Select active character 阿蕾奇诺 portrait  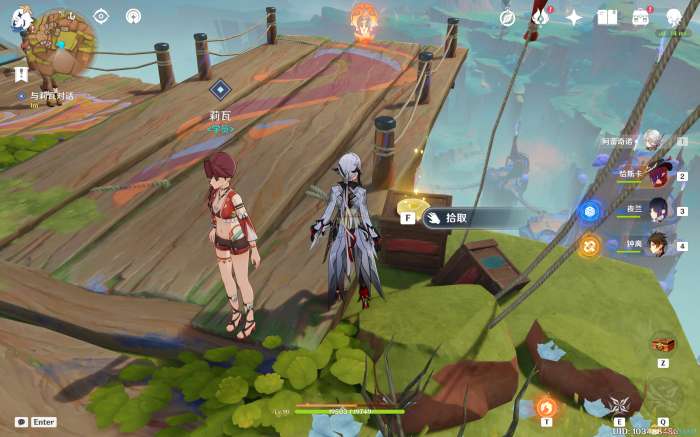click(x=653, y=141)
